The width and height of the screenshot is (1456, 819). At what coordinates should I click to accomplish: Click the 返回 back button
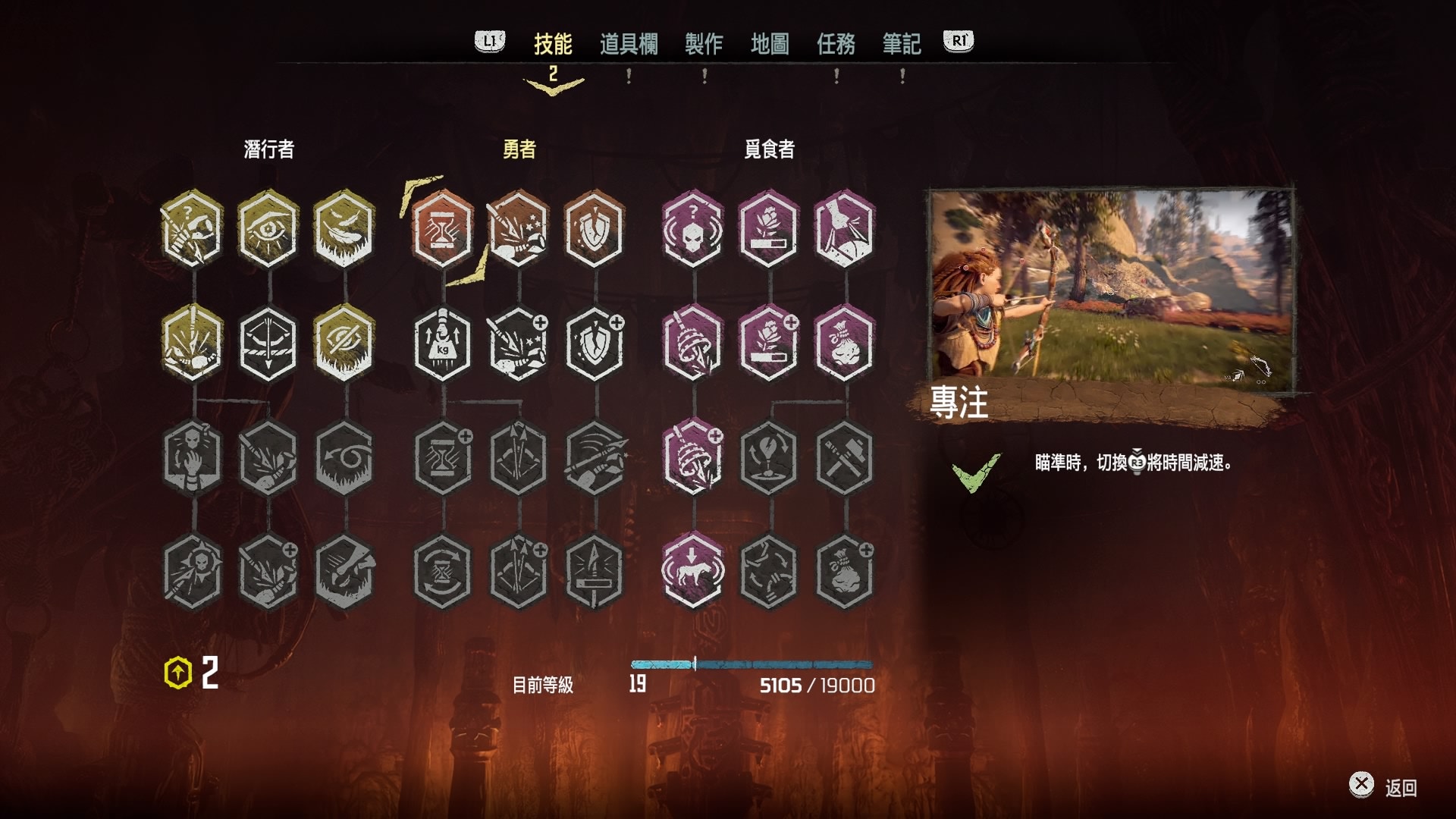tap(1385, 786)
